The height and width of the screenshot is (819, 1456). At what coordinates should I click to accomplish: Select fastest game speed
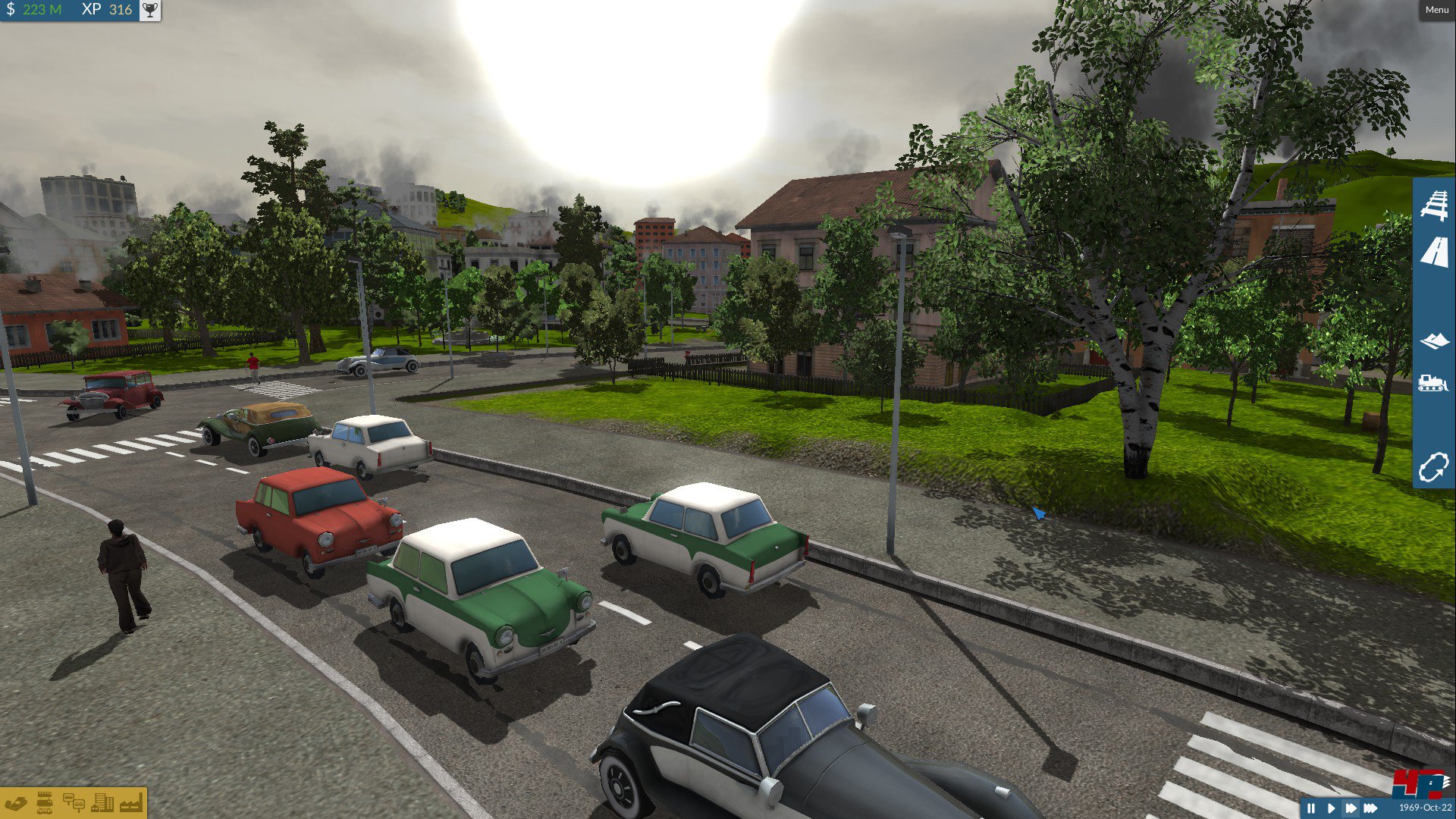pos(1370,808)
